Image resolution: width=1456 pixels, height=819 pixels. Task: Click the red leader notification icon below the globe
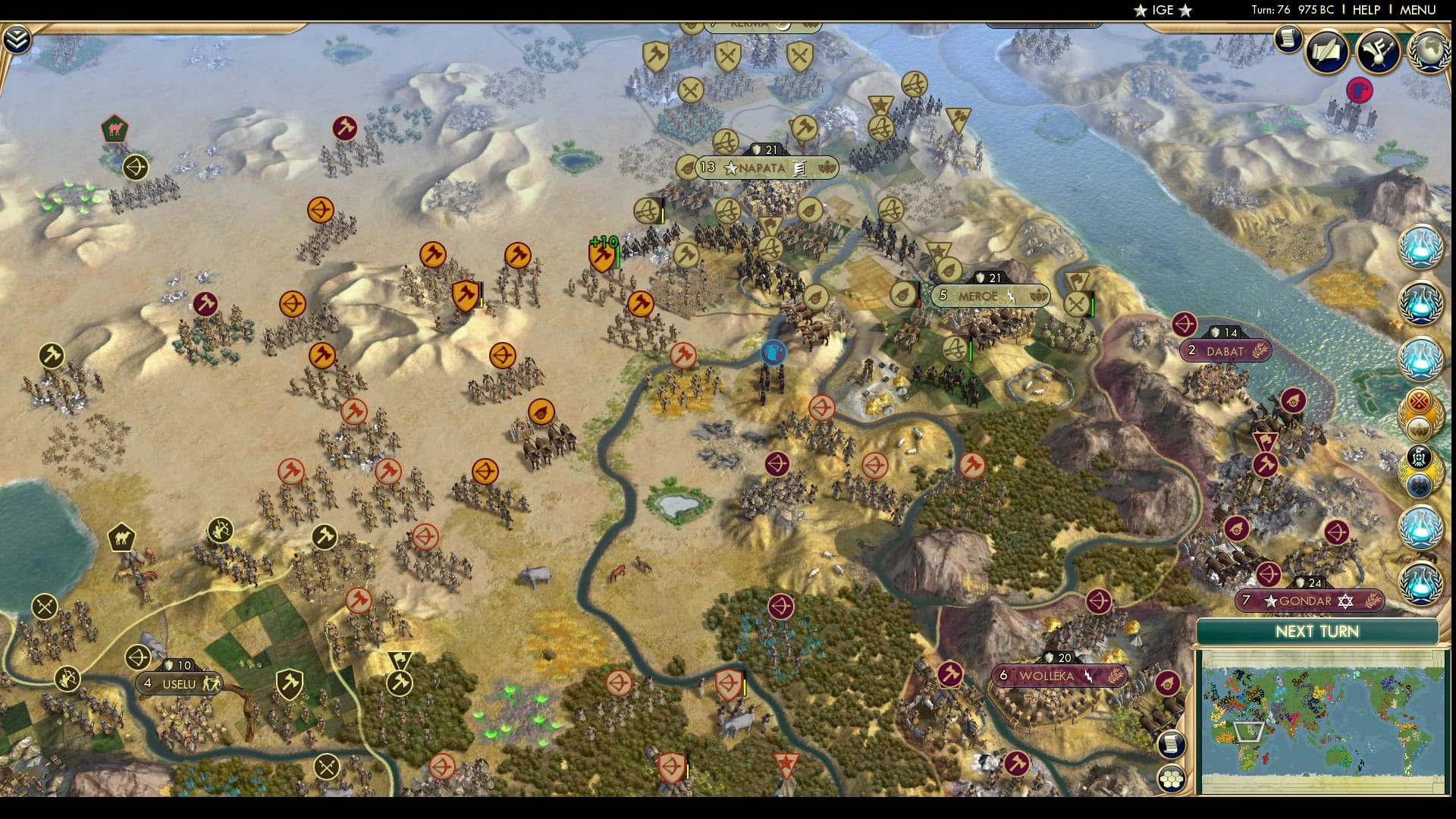click(x=1358, y=89)
